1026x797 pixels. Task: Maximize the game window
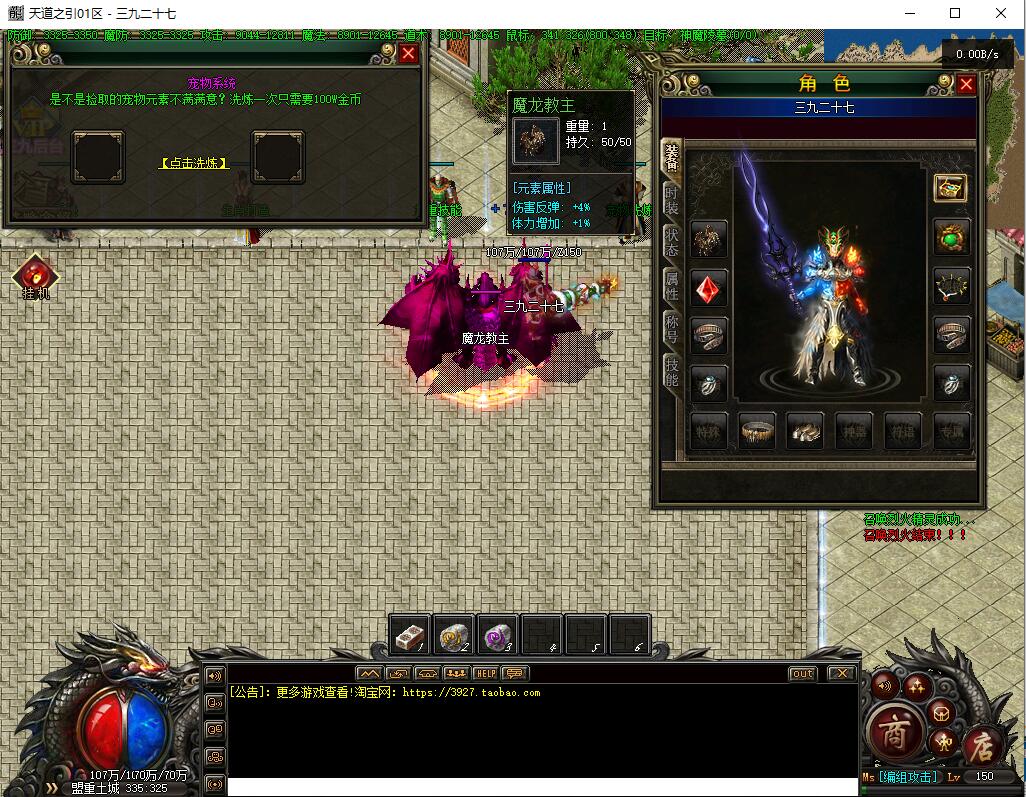click(x=955, y=13)
